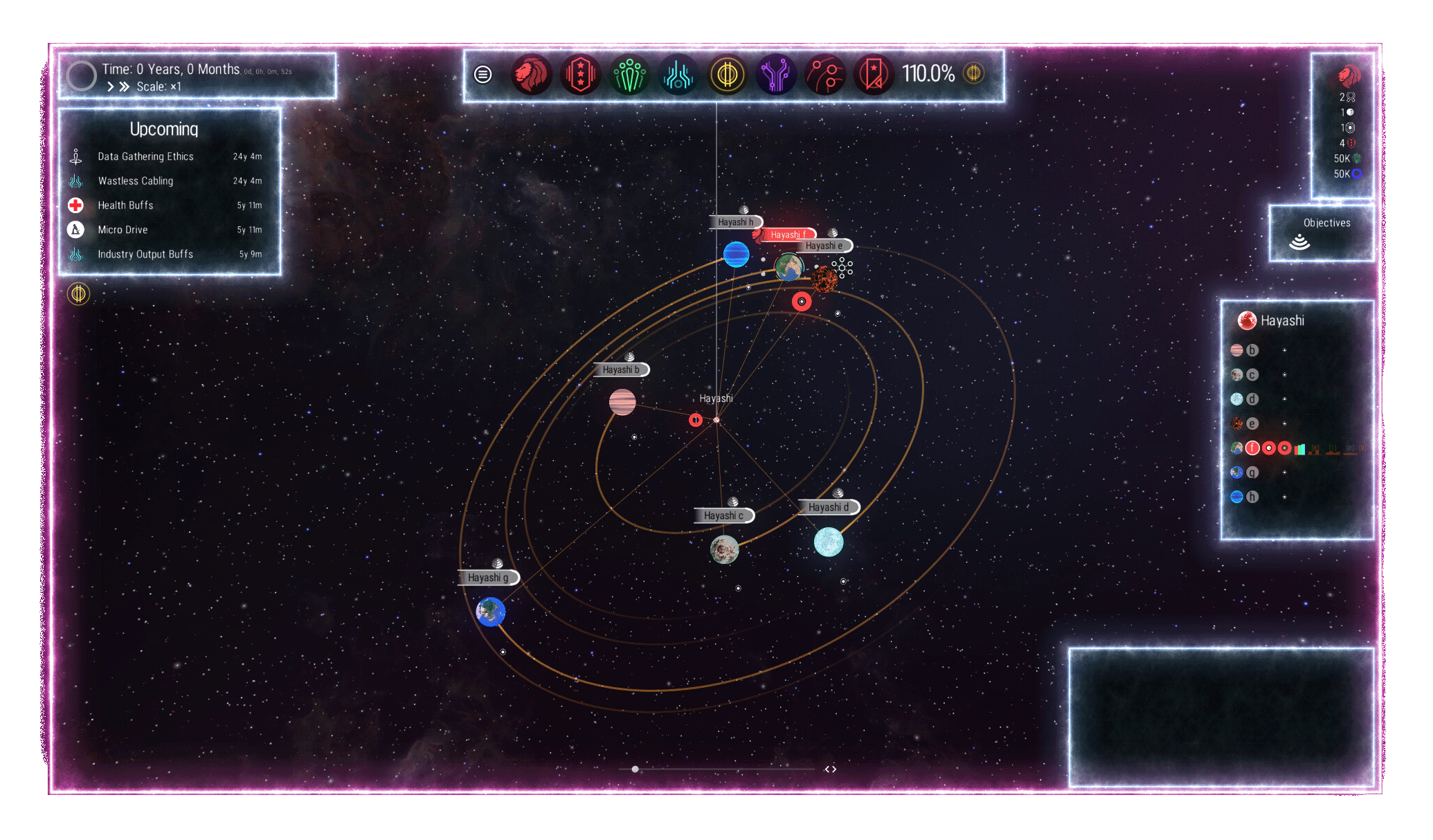Open the red orbit trajectories icon

click(x=825, y=74)
